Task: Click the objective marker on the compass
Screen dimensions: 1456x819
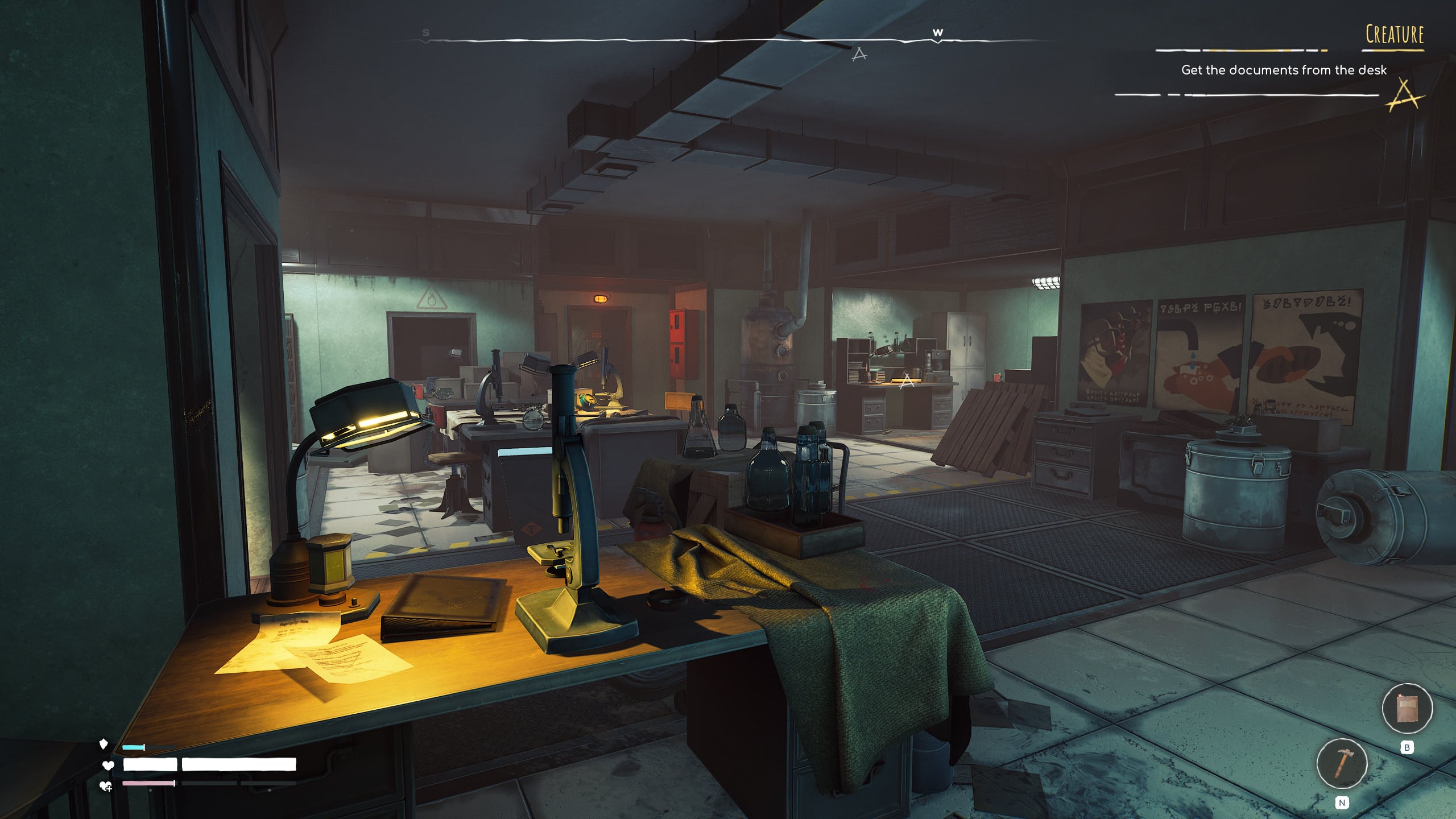Action: point(859,55)
